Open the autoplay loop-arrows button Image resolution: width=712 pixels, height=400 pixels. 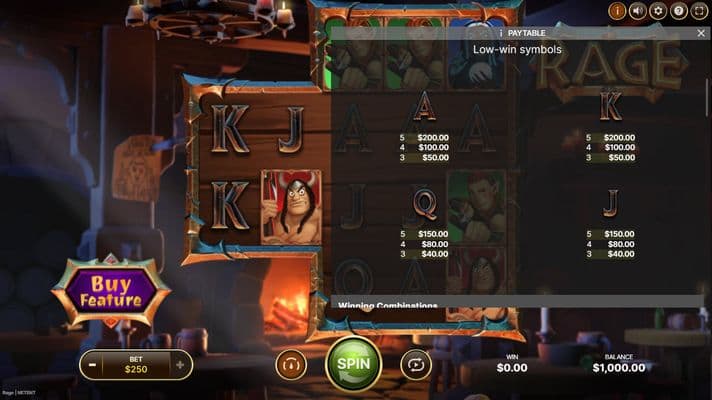415,365
